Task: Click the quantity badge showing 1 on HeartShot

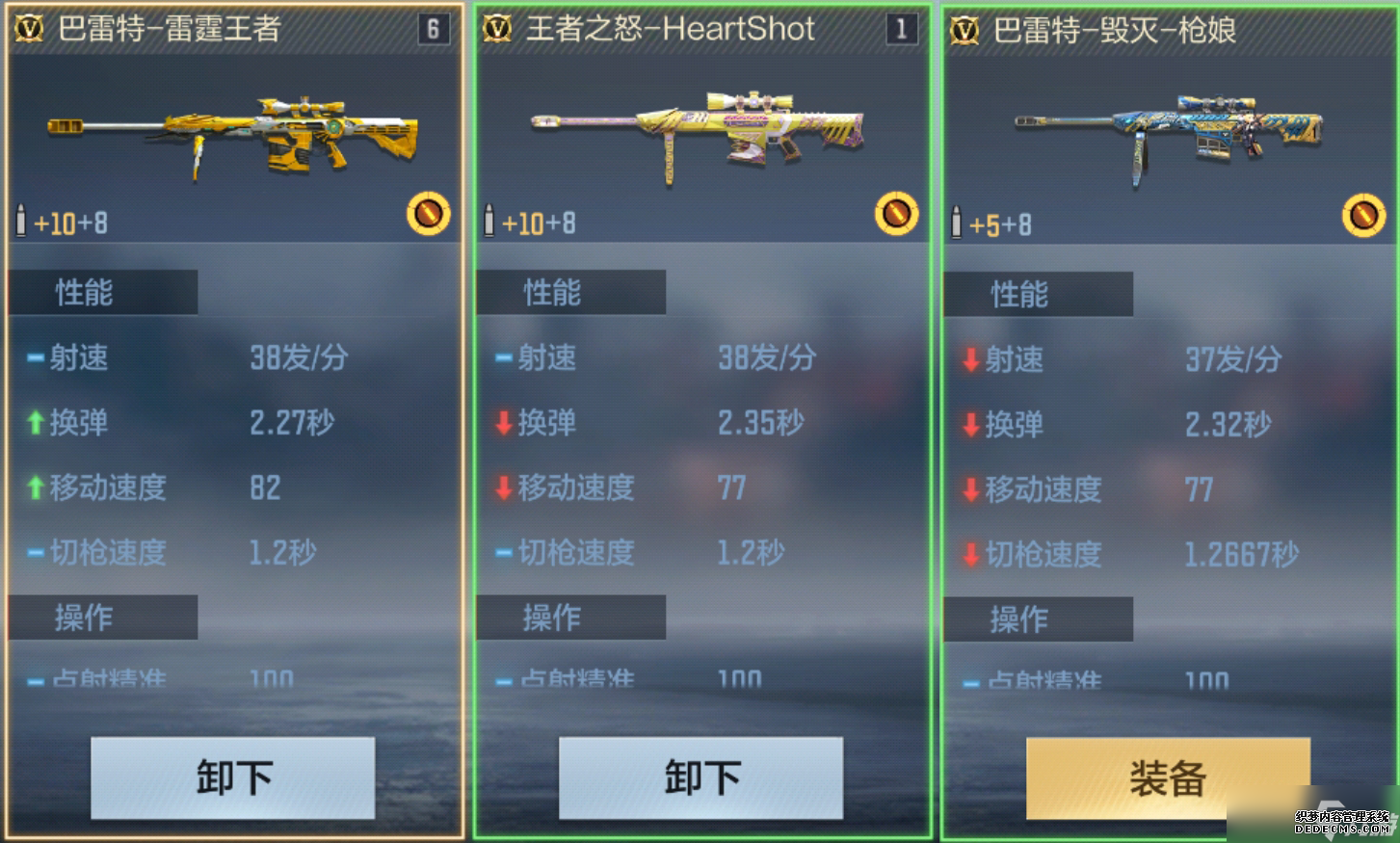Action: [903, 29]
